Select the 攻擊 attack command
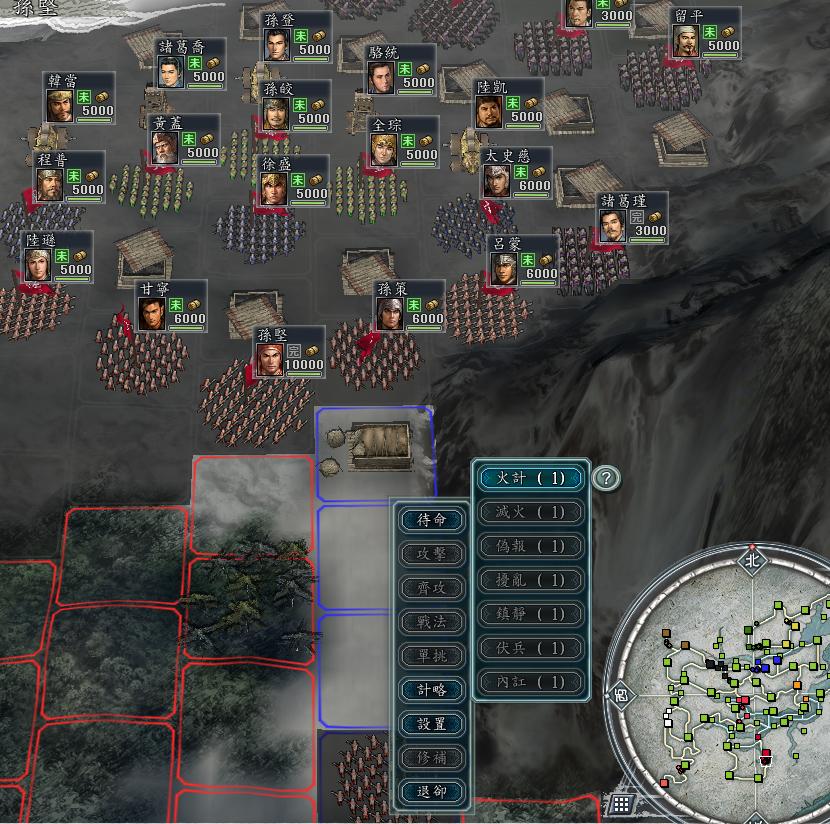 432,554
